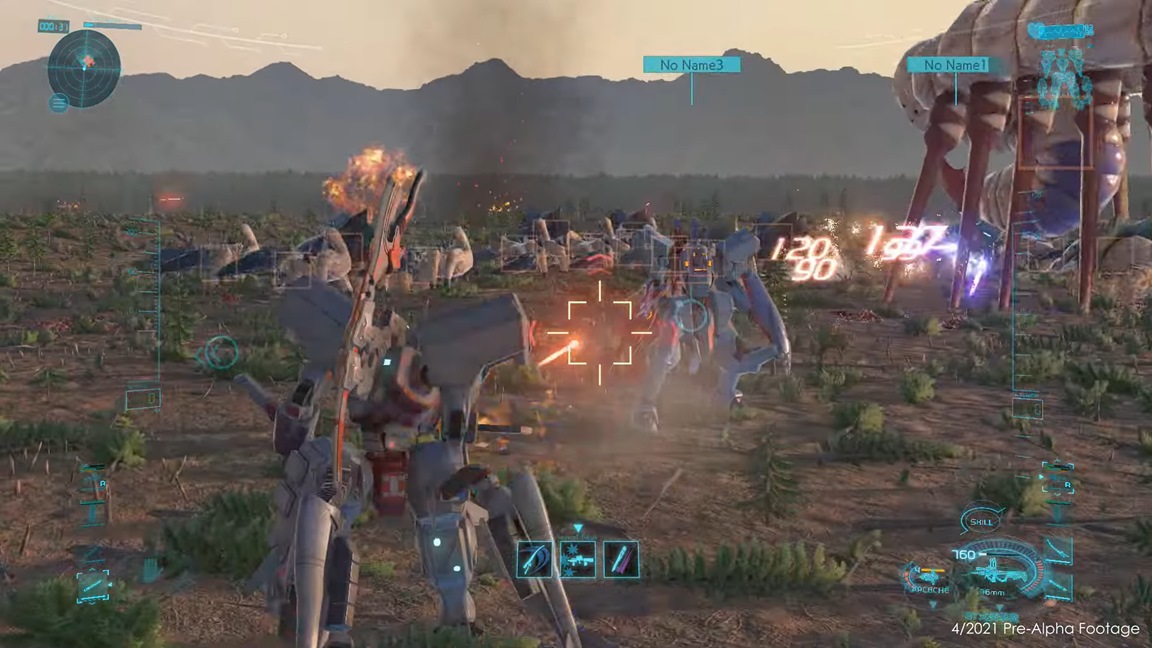Select the No Name1 player tag
Image resolution: width=1152 pixels, height=648 pixels.
click(x=956, y=65)
